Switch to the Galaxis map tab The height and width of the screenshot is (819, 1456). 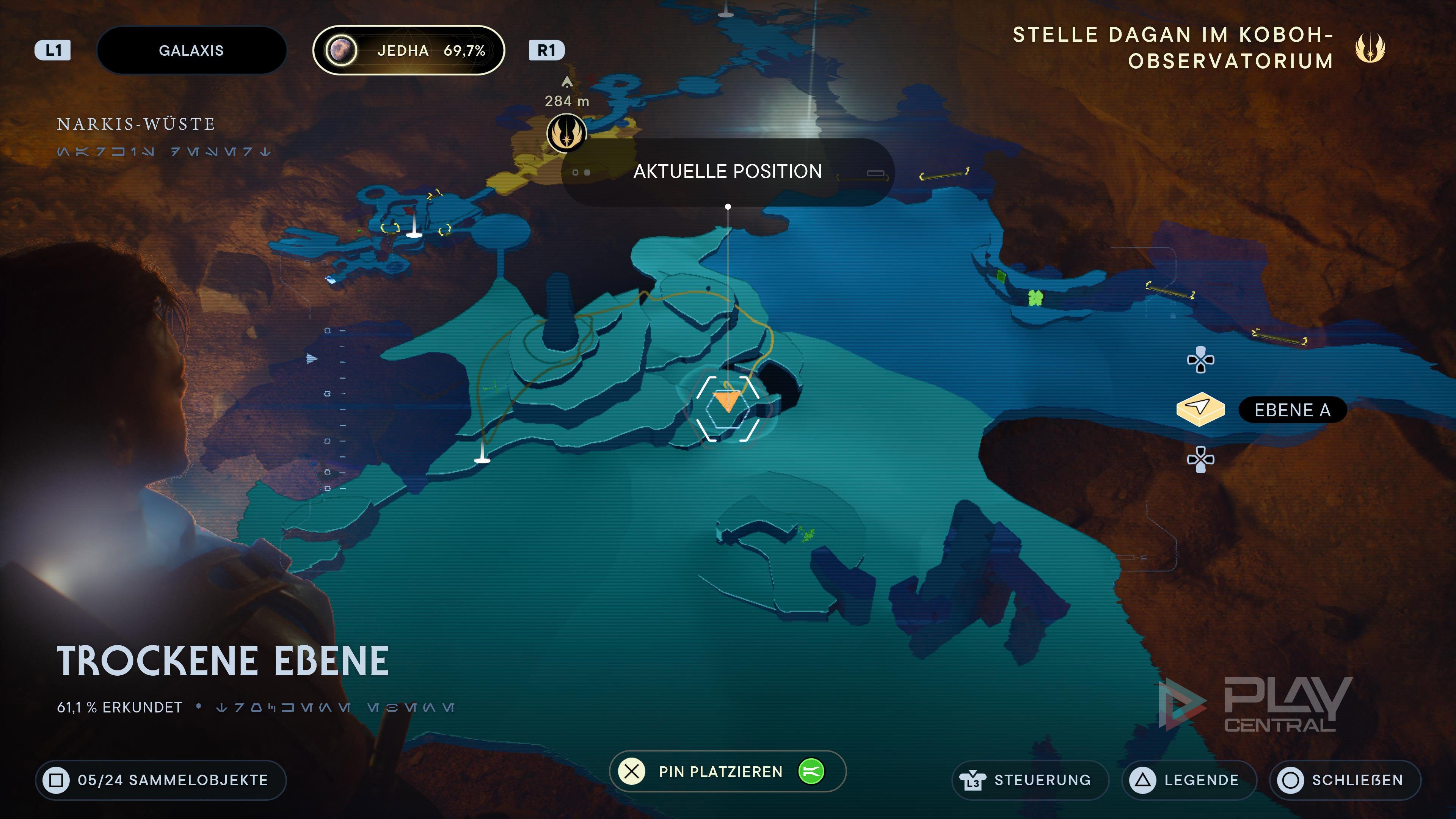coord(191,50)
